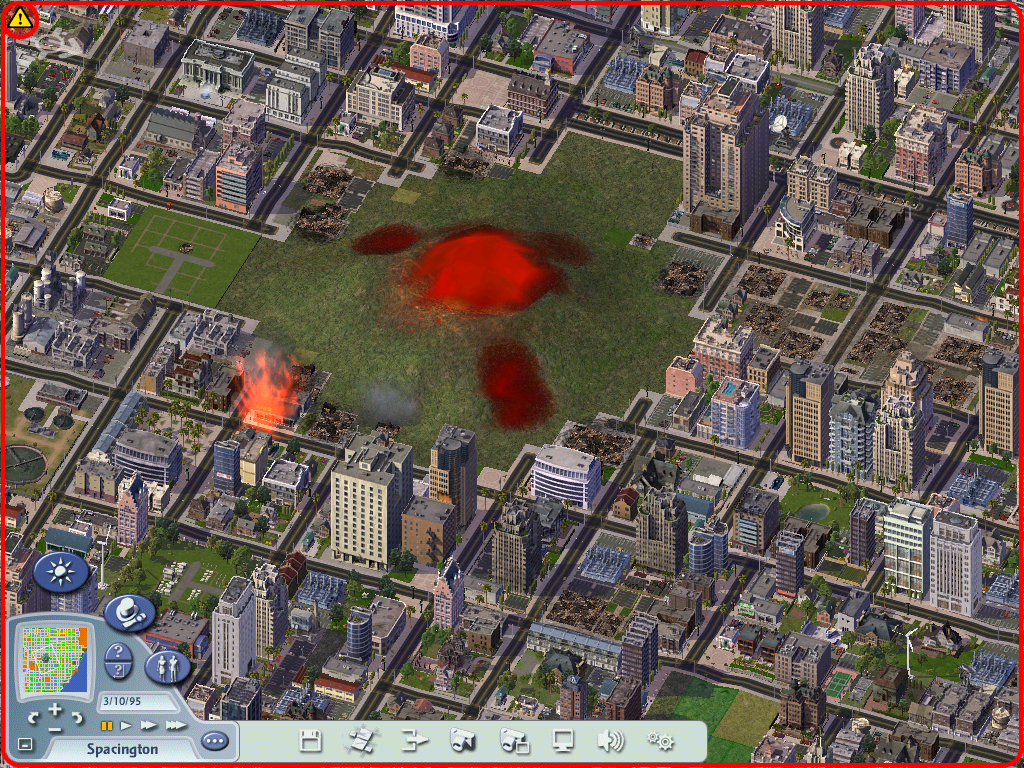
Task: Pause the simulation
Action: [105, 725]
